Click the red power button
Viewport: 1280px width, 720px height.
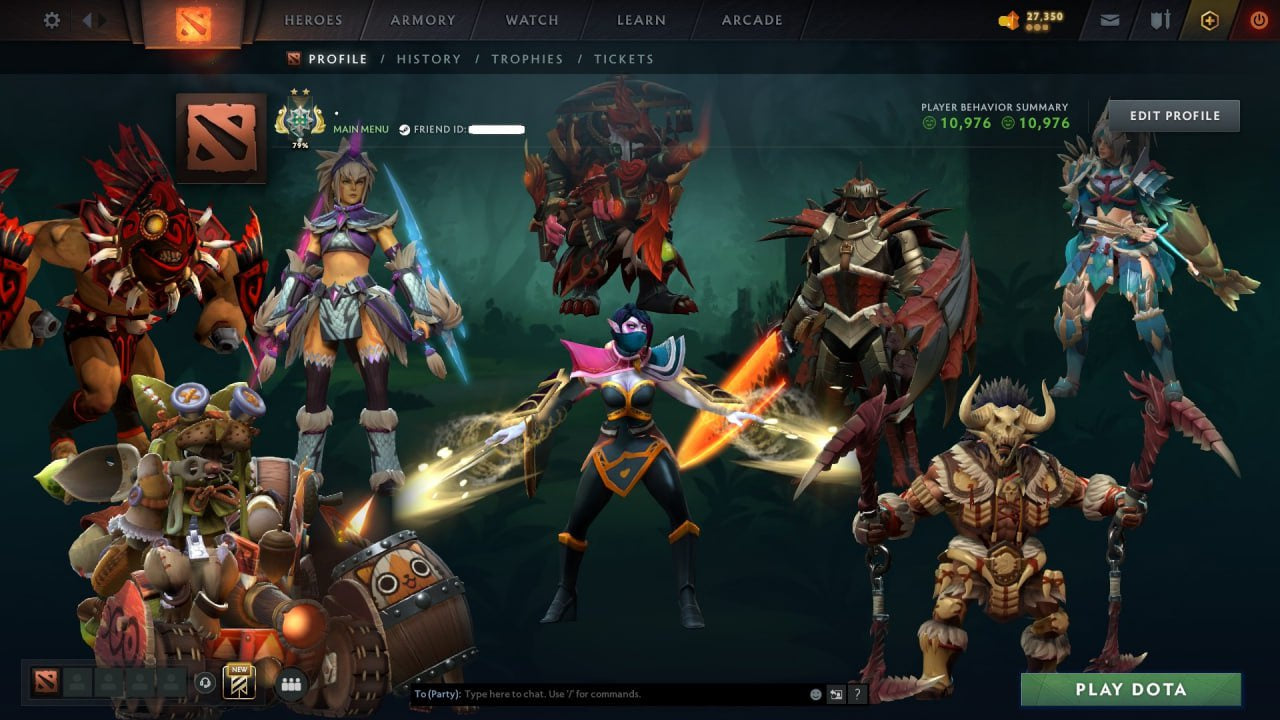pyautogui.click(x=1260, y=19)
